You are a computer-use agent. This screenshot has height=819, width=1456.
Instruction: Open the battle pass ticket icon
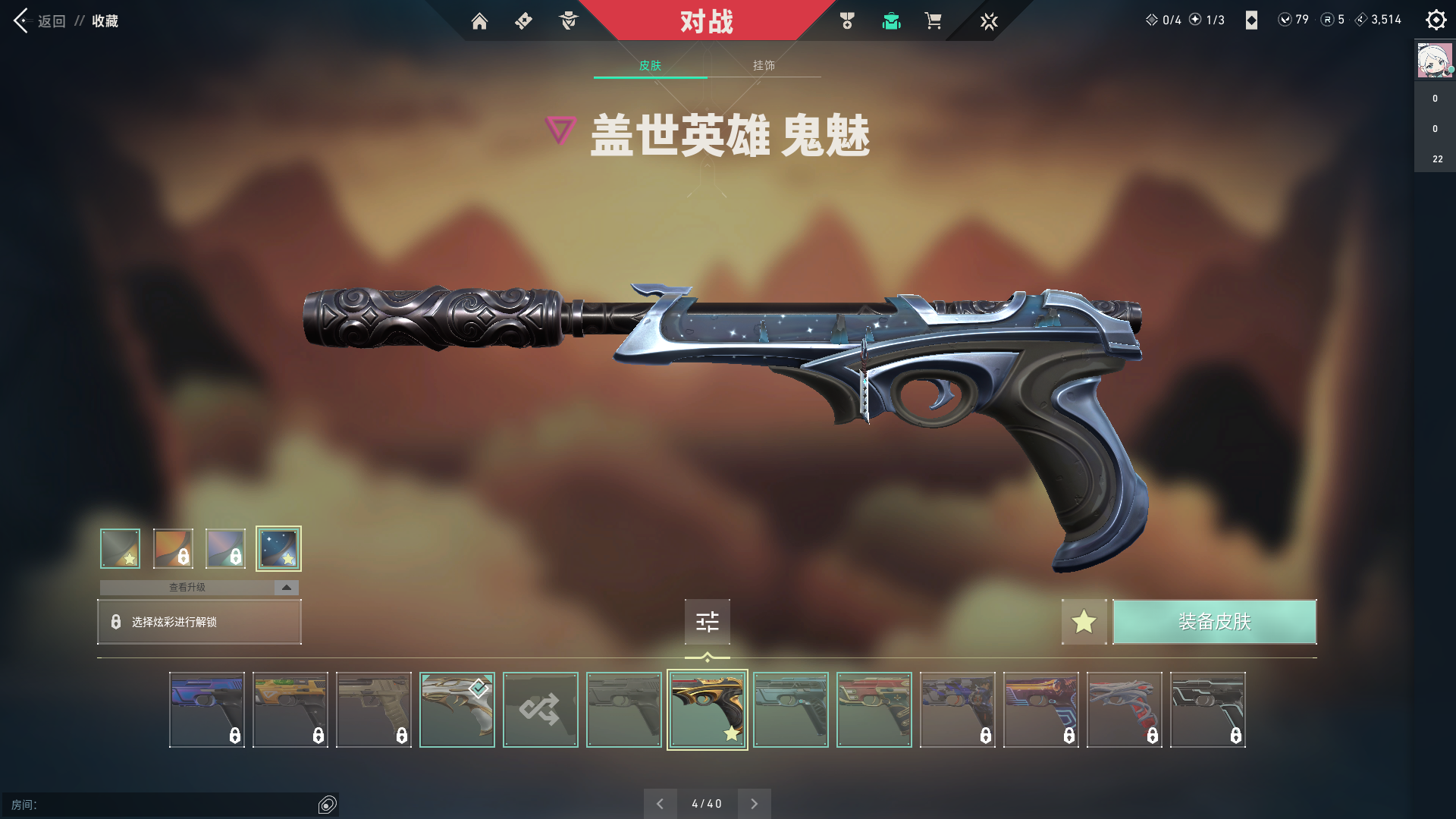pos(523,21)
